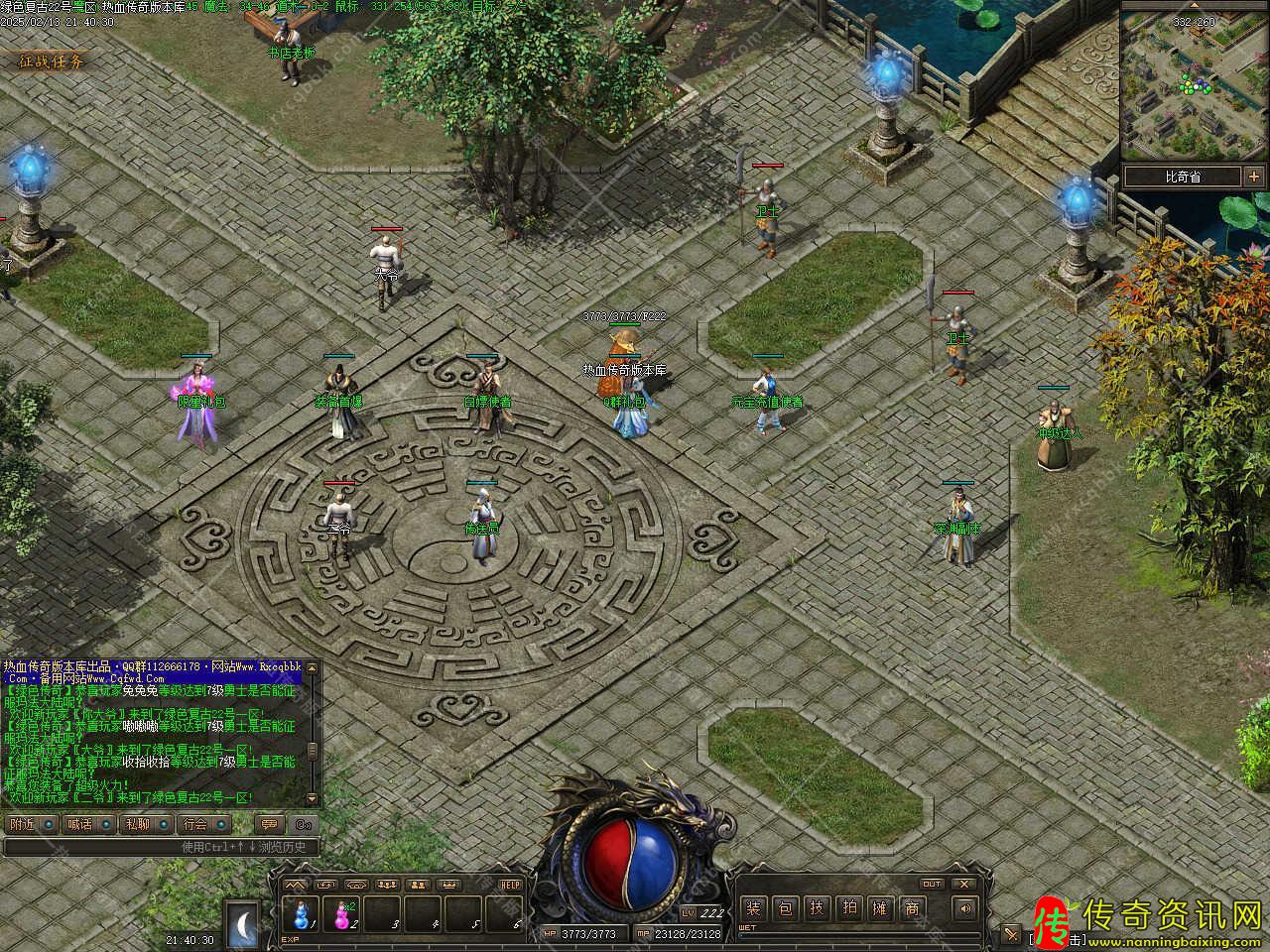Click the OUT logout button
This screenshot has width=1270, height=952.
pyautogui.click(x=931, y=884)
